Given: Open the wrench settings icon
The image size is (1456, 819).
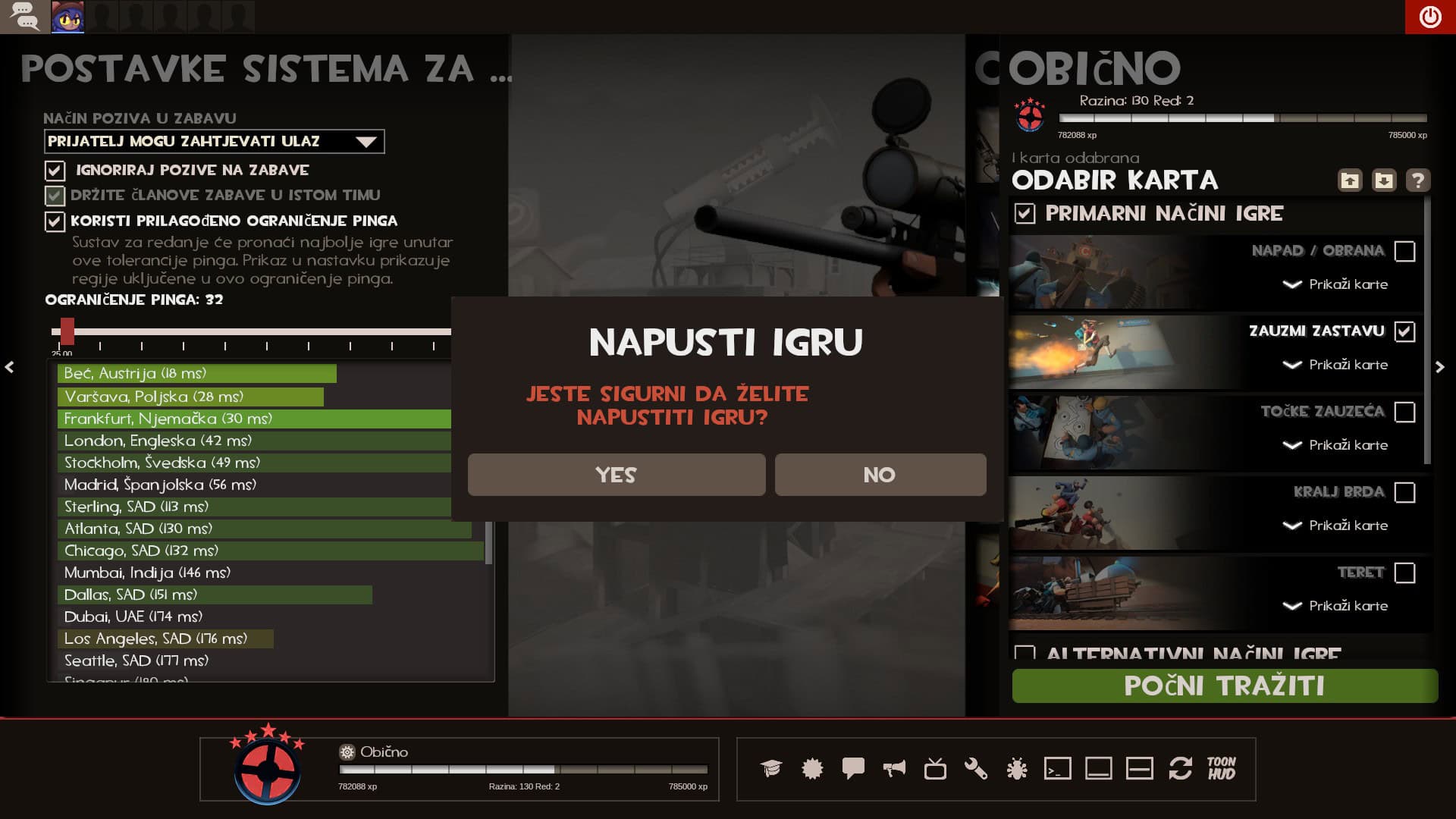Looking at the screenshot, I should (x=976, y=769).
